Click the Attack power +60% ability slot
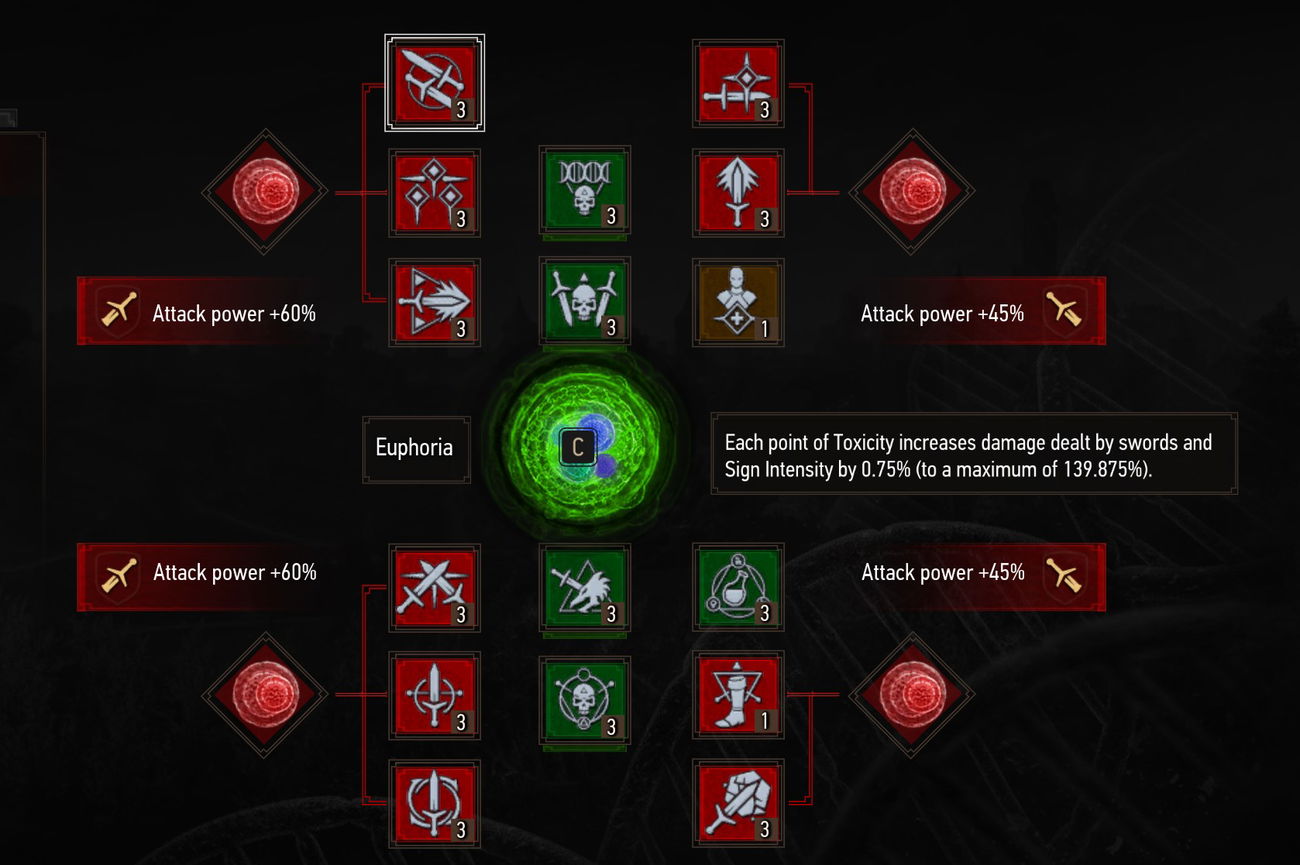 click(x=200, y=311)
